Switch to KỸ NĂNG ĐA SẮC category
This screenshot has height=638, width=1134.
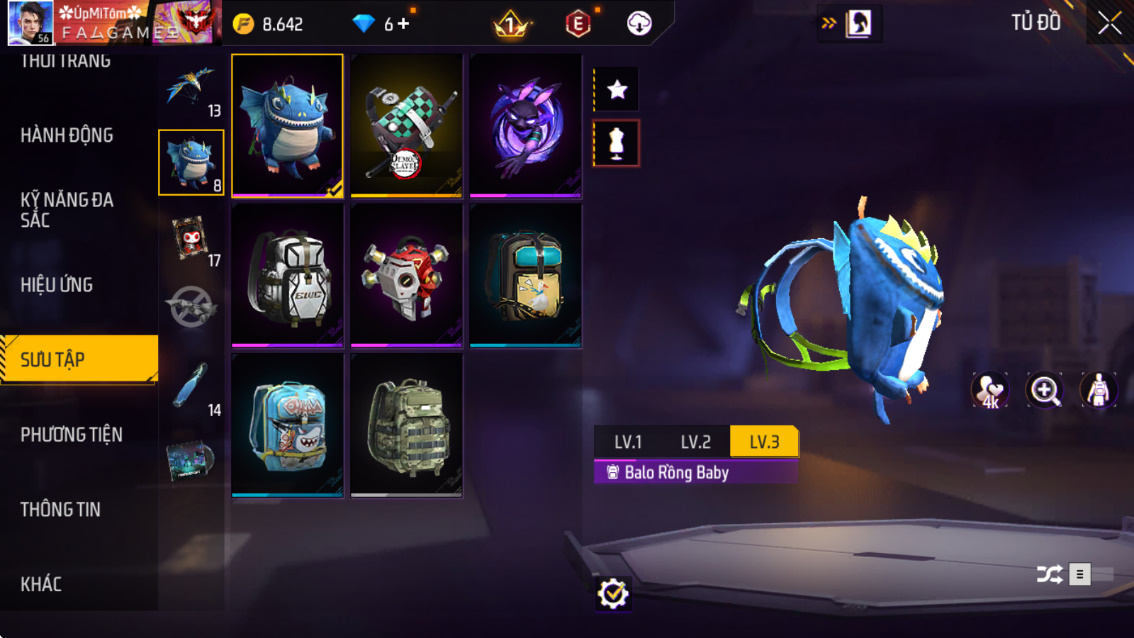[x=67, y=210]
